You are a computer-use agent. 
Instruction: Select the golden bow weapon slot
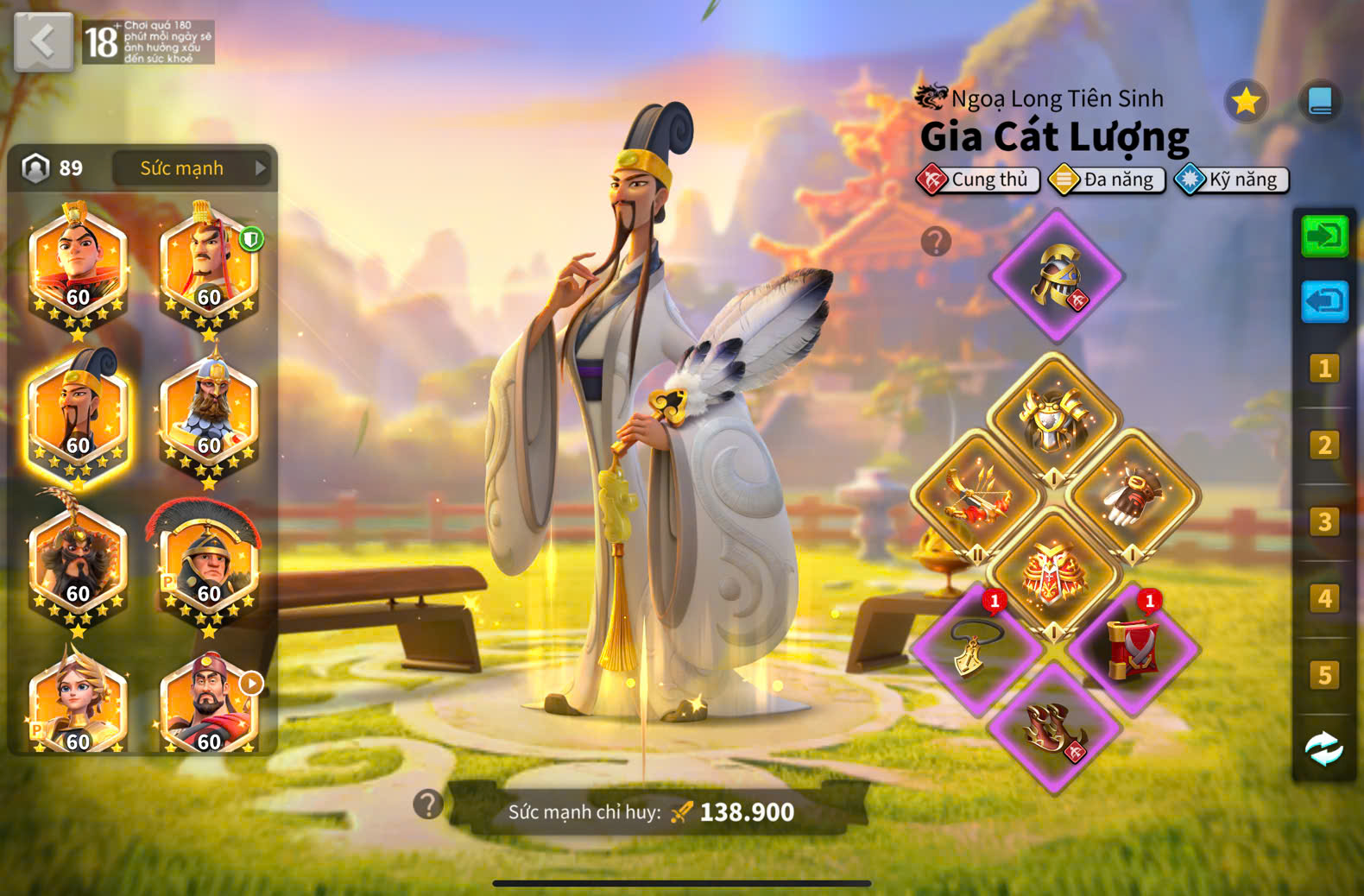point(976,496)
